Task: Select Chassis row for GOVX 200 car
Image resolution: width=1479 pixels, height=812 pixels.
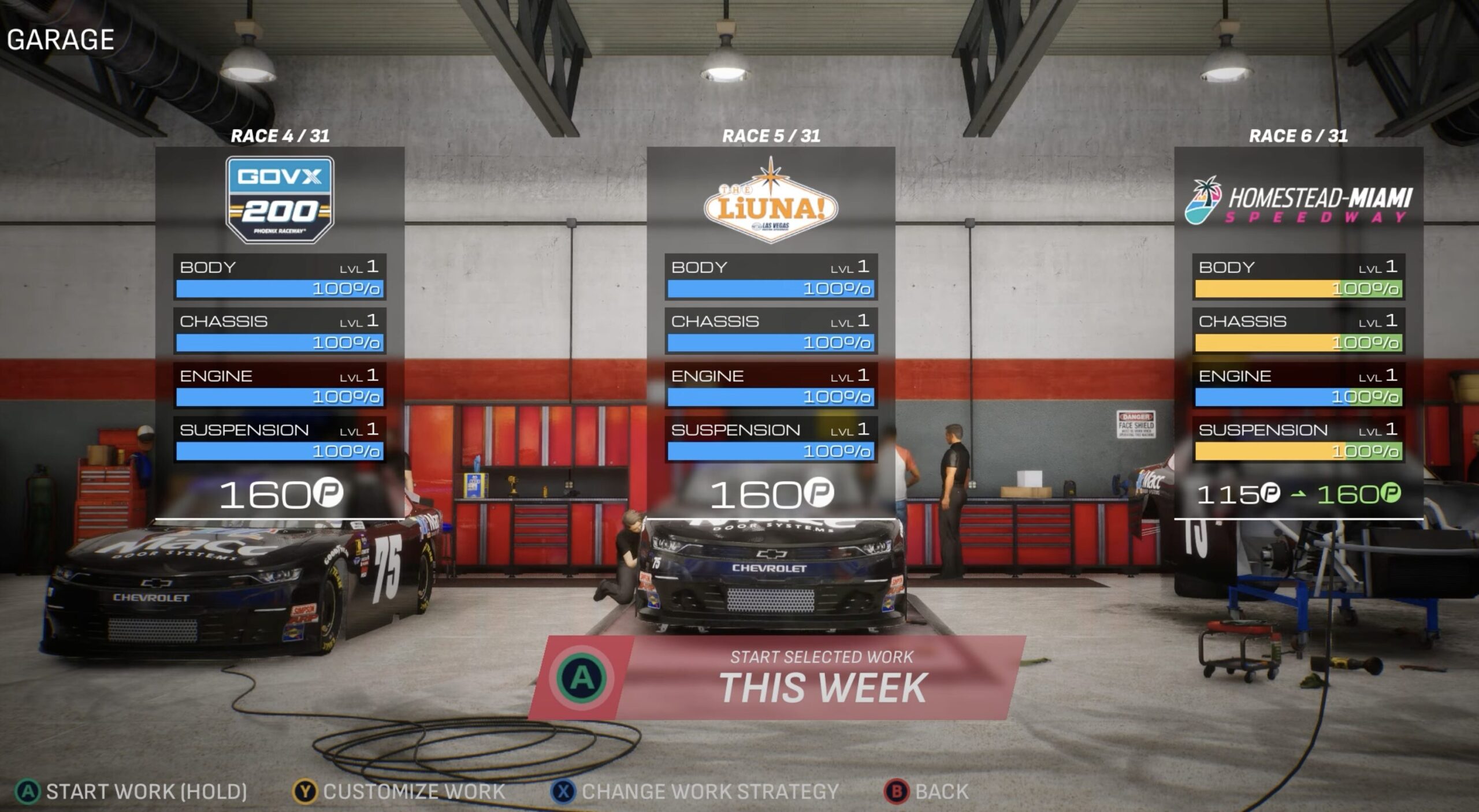Action: [280, 331]
